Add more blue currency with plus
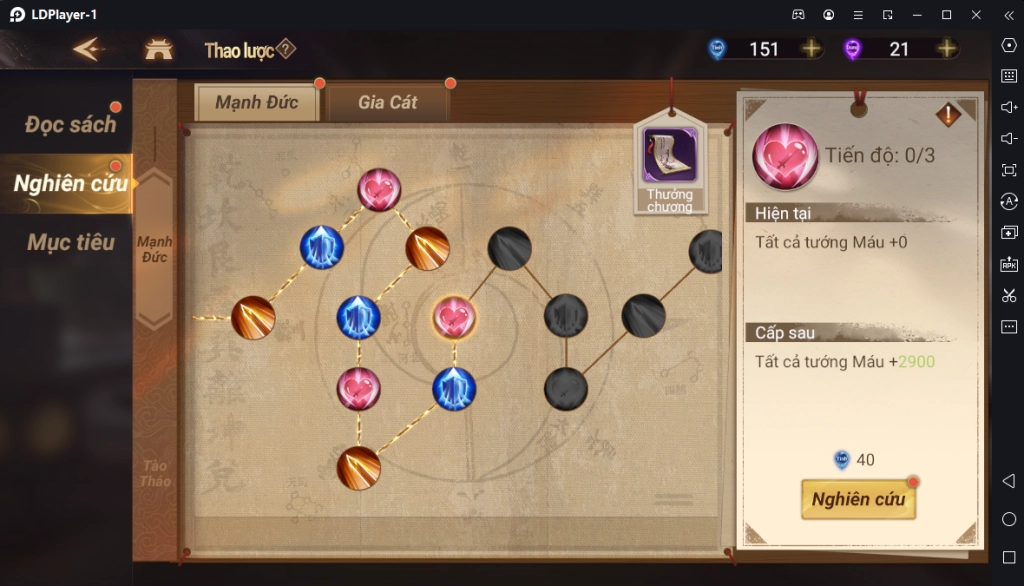1024x586 pixels. click(x=811, y=49)
